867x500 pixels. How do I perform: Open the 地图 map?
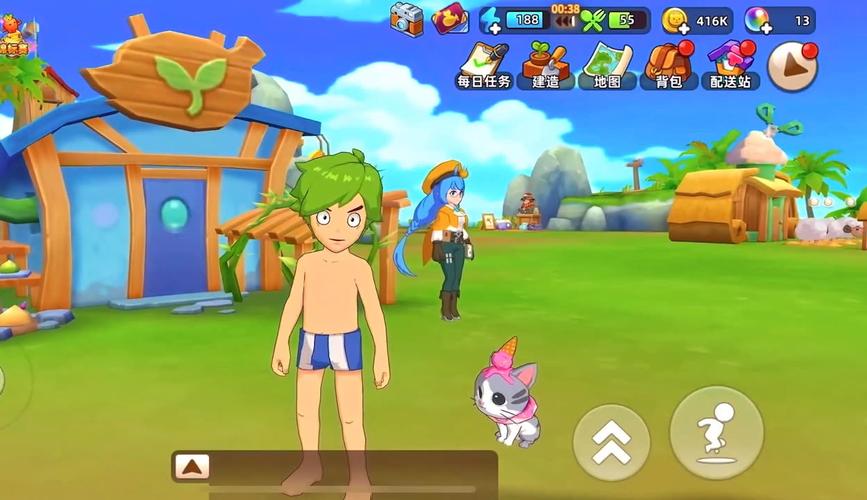[608, 65]
